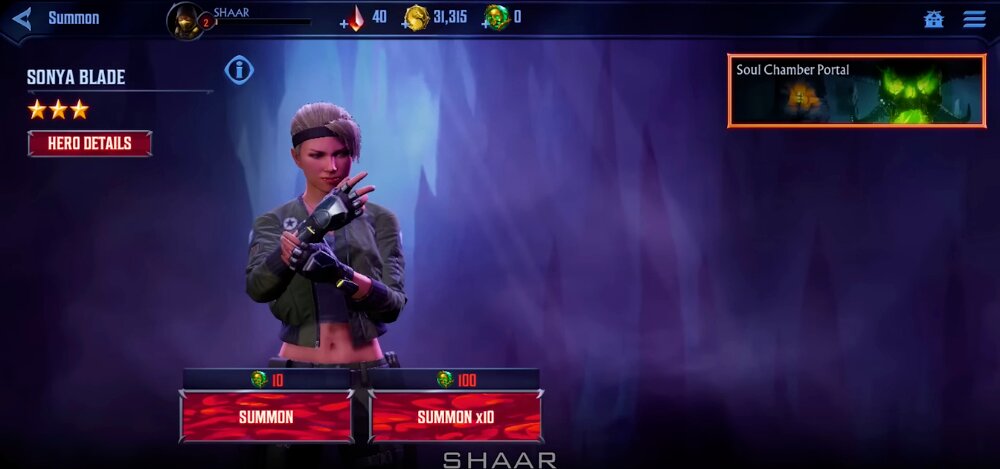1000x469 pixels.
Task: Open the hamburger main menu
Action: tap(974, 19)
